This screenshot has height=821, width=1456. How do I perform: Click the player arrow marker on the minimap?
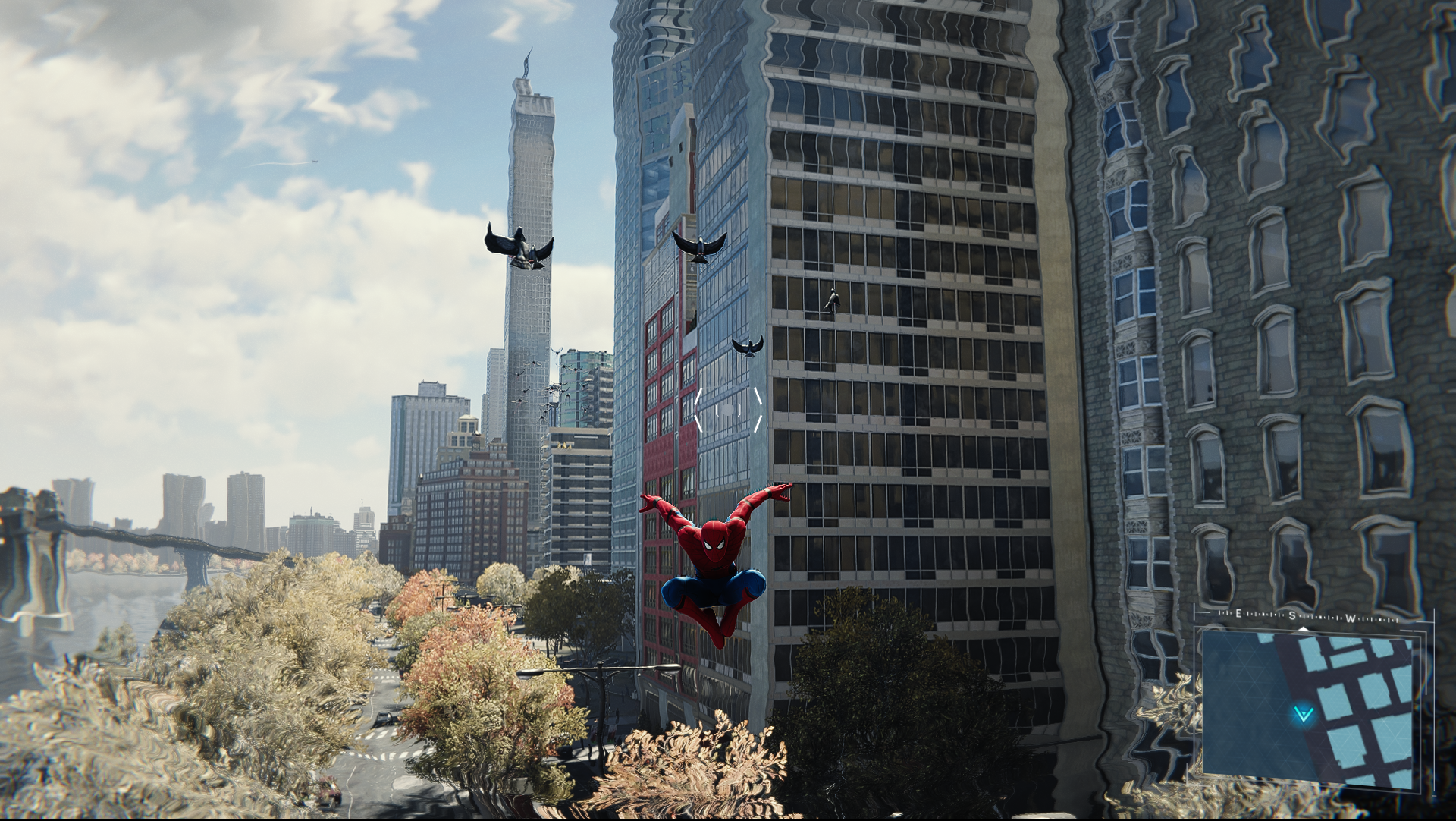point(1304,713)
